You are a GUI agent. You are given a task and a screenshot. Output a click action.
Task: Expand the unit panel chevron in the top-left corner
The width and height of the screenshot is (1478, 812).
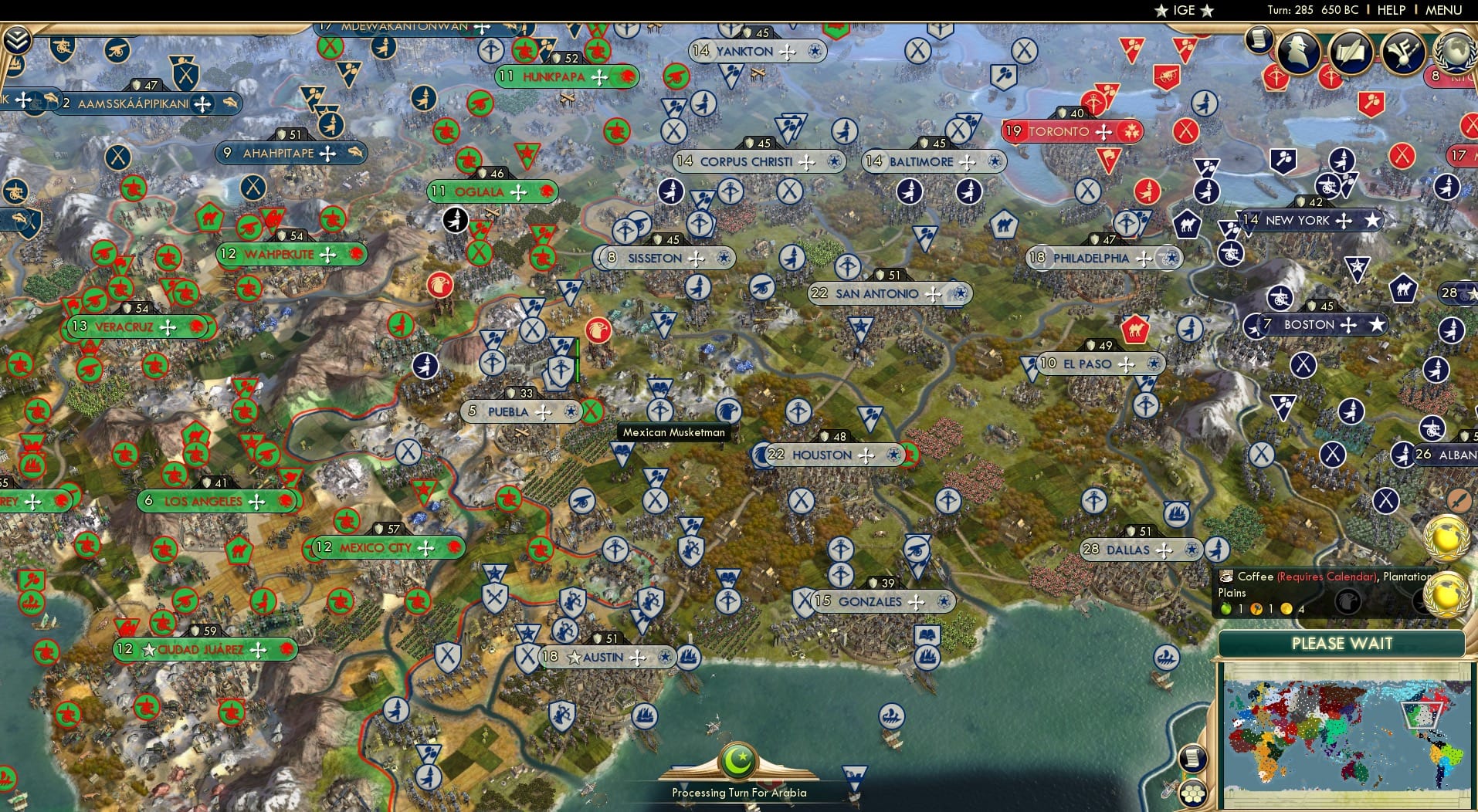(17, 40)
